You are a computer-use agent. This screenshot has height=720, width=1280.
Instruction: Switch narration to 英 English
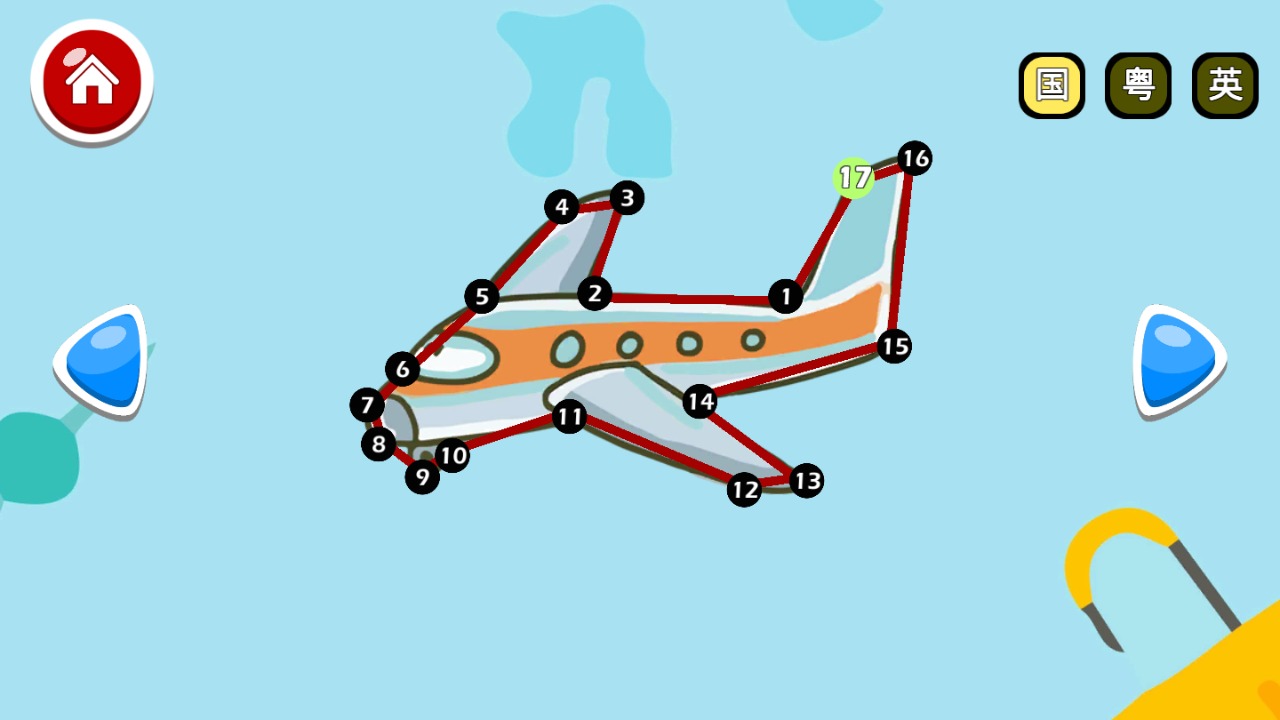(x=1225, y=85)
